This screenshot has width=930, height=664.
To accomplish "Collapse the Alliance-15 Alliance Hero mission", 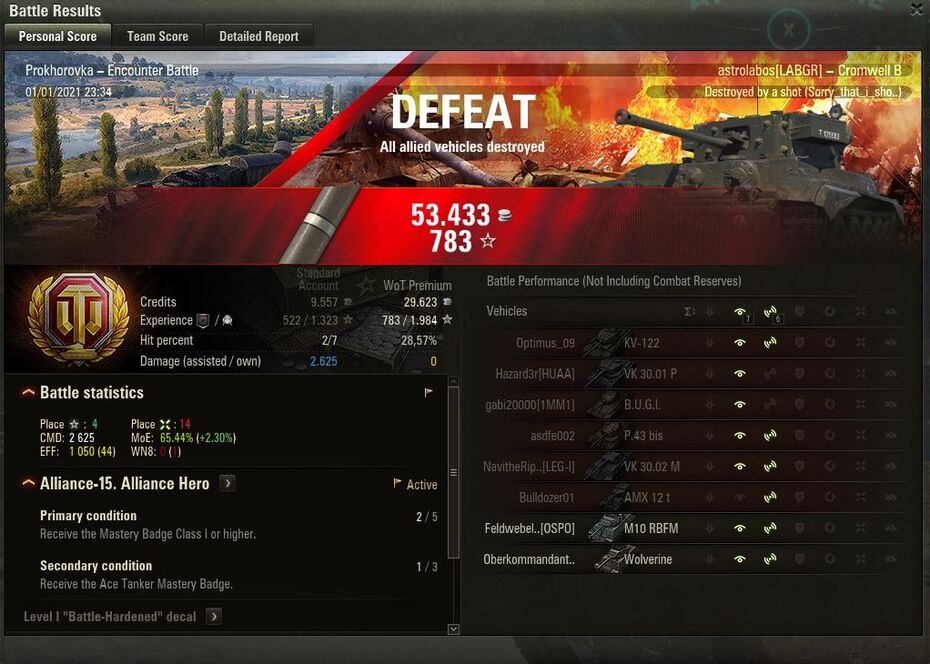I will tap(29, 484).
